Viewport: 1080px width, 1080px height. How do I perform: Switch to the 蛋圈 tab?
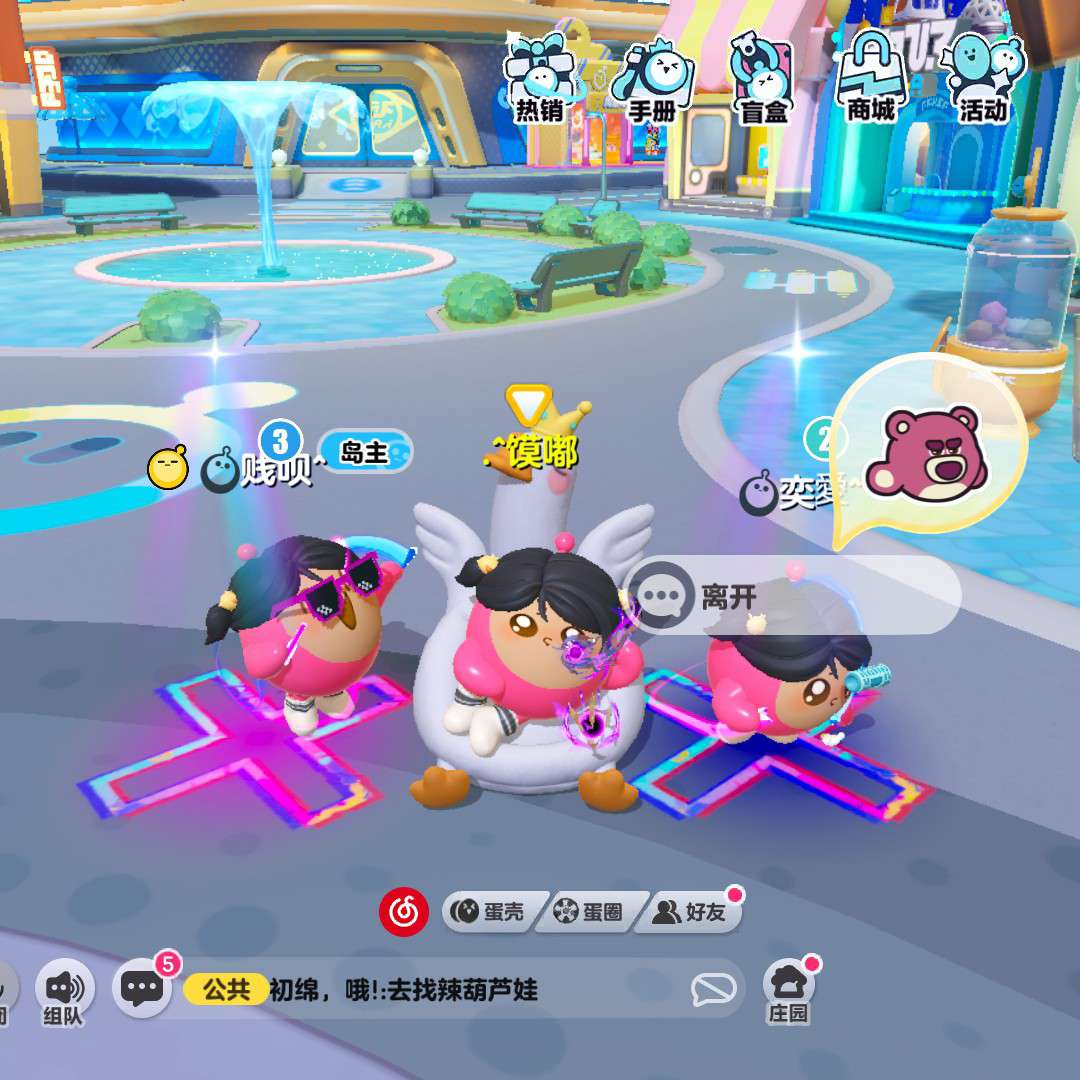[590, 911]
